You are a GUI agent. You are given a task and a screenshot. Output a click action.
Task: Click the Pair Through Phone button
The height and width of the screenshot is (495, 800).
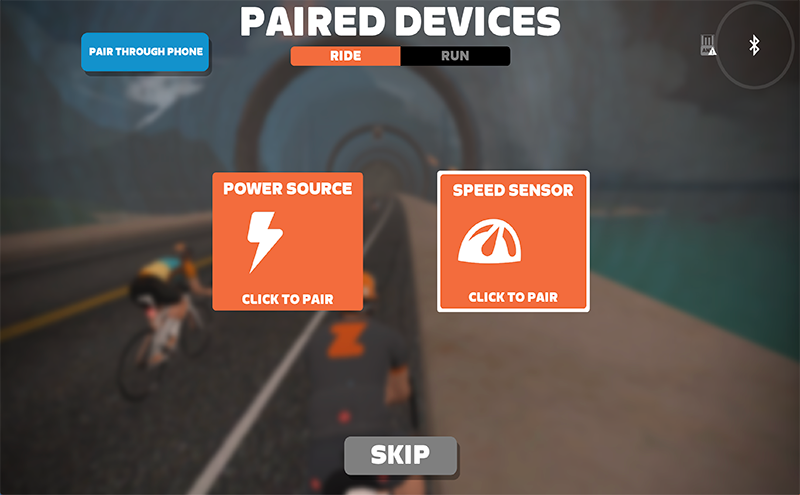click(x=145, y=52)
